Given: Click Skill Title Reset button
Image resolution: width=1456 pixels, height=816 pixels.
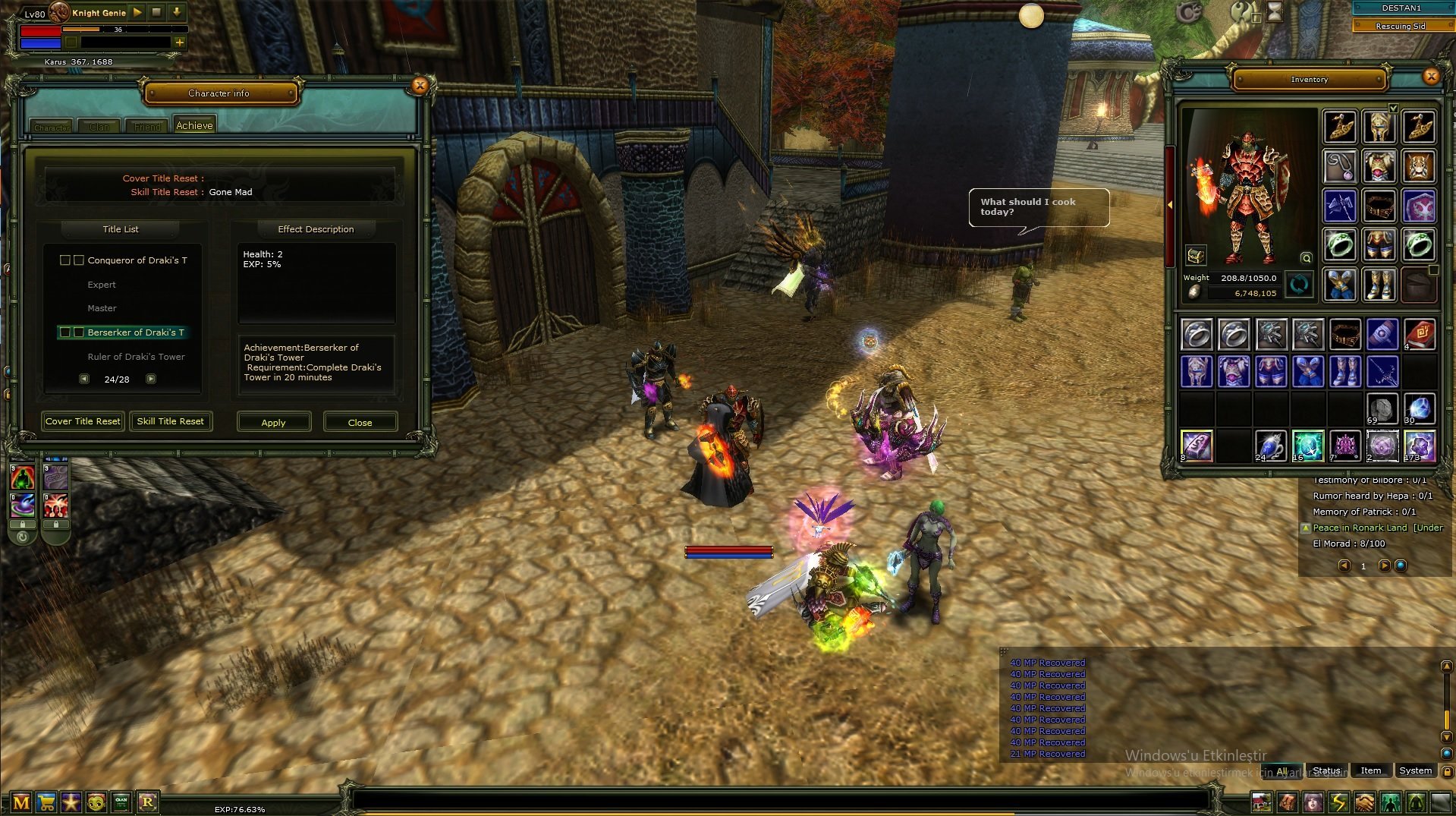Looking at the screenshot, I should tap(171, 421).
